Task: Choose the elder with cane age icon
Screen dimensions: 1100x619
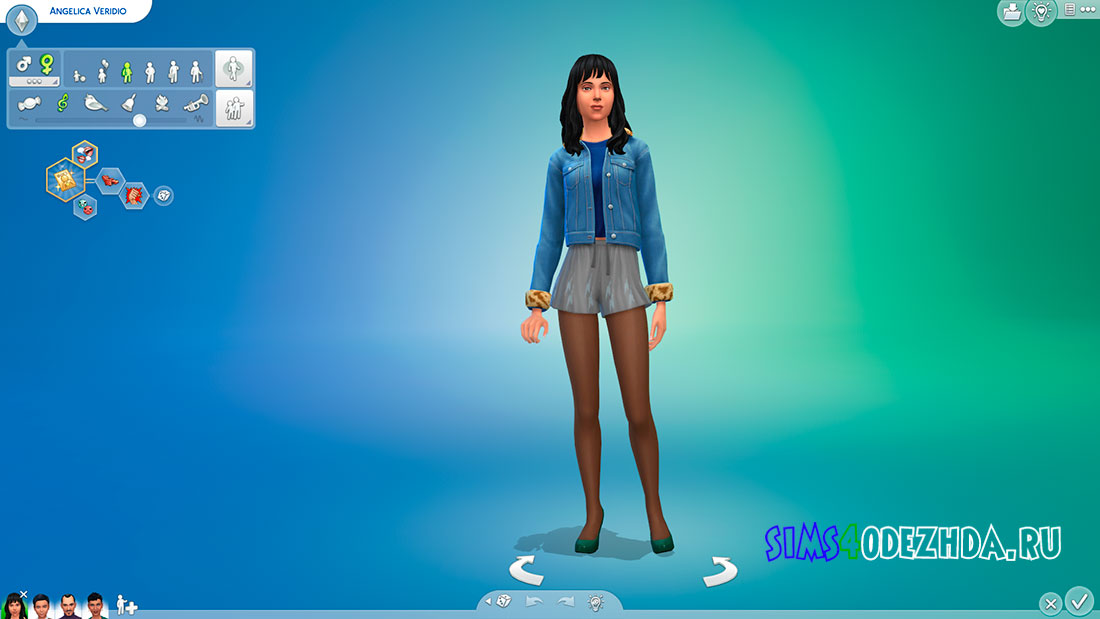Action: click(x=196, y=70)
